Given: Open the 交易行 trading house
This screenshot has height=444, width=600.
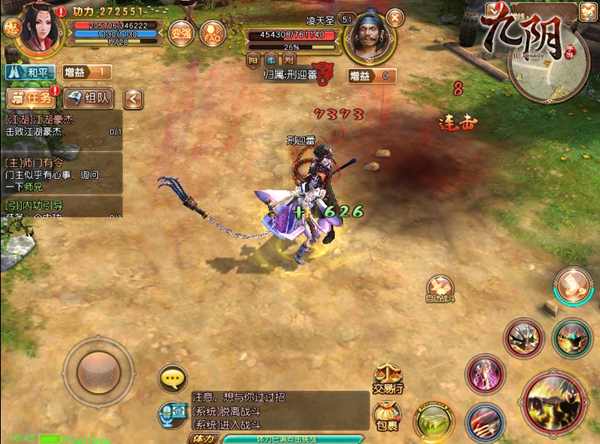Looking at the screenshot, I should point(388,377).
